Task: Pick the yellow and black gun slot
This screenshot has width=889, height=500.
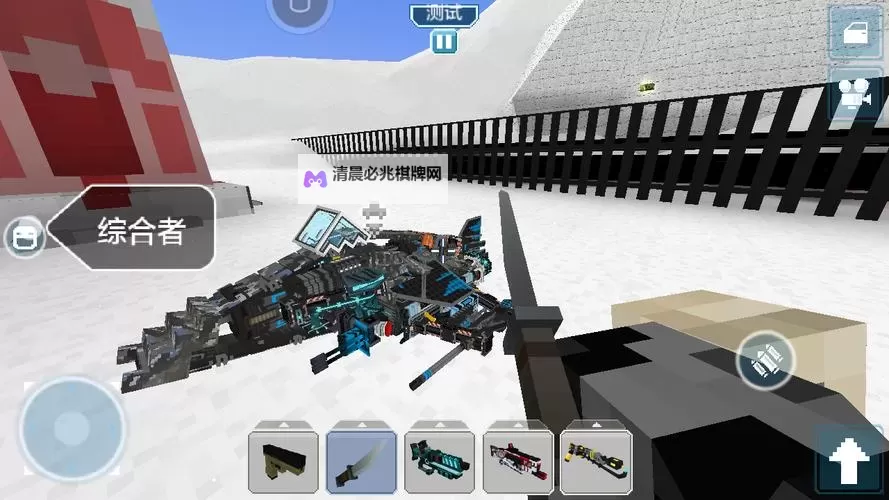Action: tap(596, 463)
